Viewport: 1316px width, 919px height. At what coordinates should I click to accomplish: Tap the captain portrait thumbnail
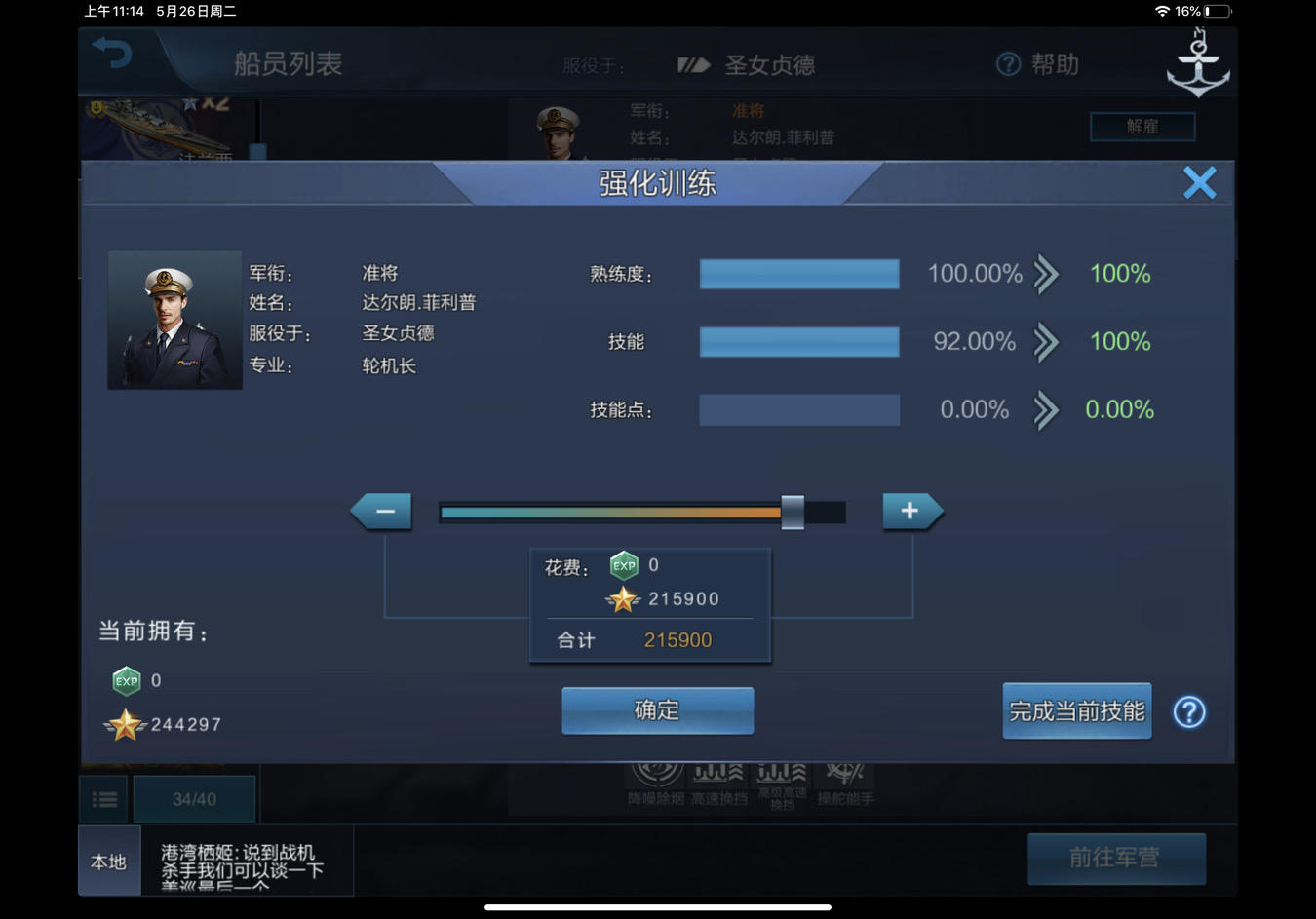pyautogui.click(x=174, y=320)
